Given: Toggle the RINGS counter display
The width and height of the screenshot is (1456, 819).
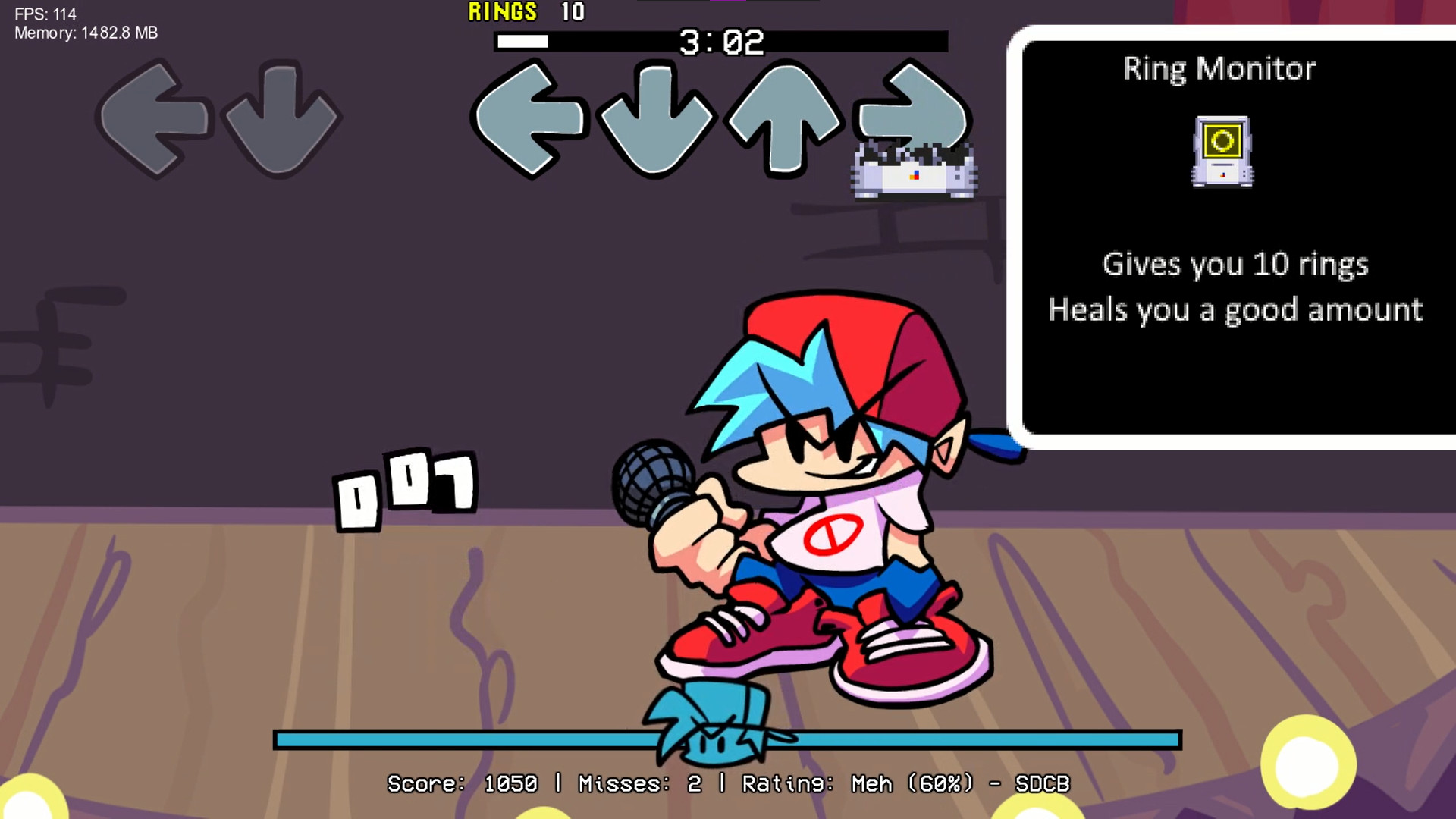Looking at the screenshot, I should pyautogui.click(x=527, y=12).
